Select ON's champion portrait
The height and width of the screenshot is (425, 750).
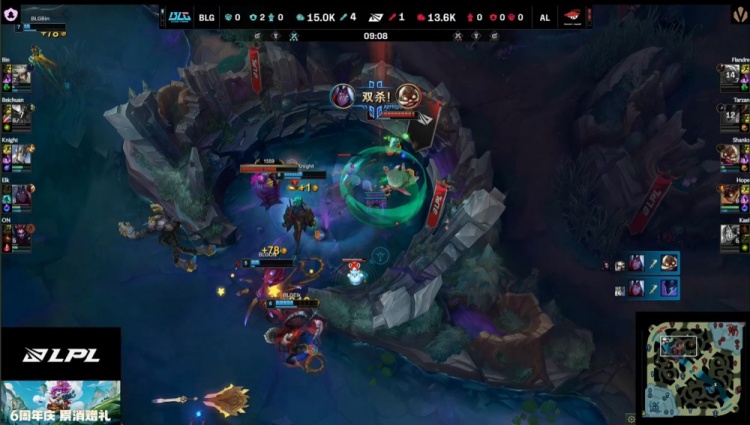click(x=22, y=235)
